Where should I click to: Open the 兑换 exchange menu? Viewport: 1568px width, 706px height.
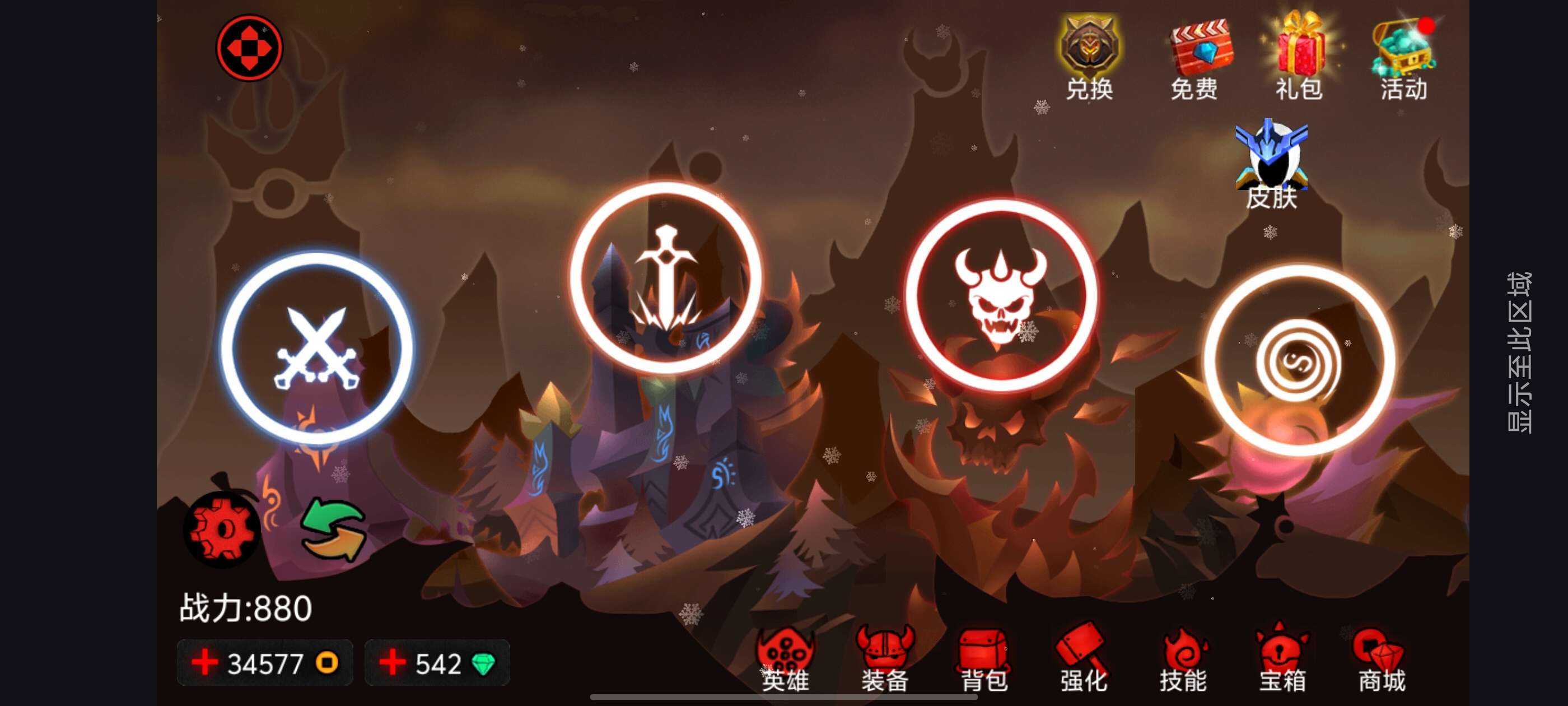[1090, 58]
